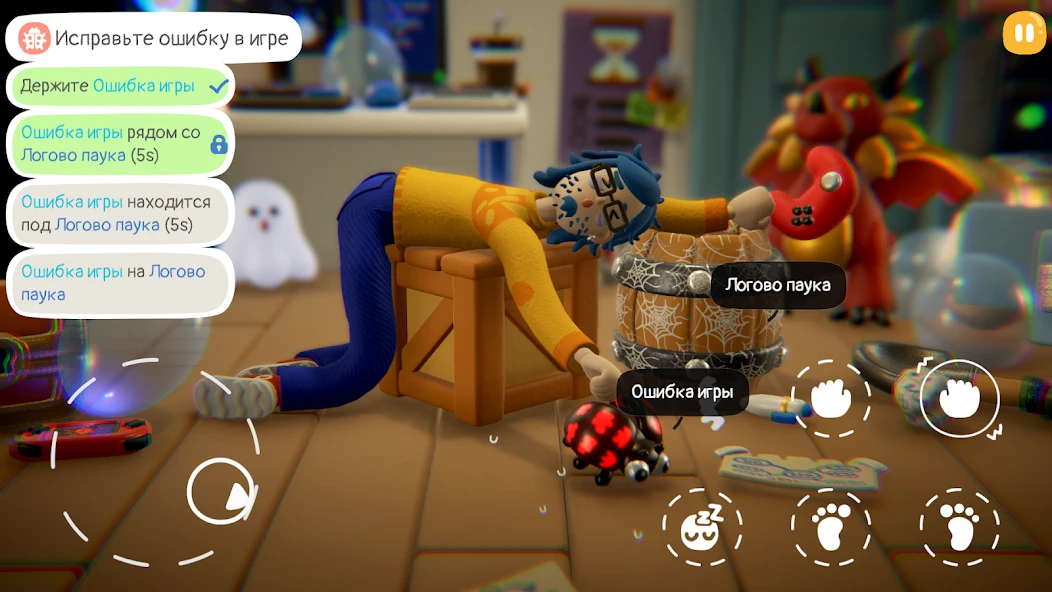Viewport: 1052px width, 592px height.
Task: Activate the left hand grab button
Action: (830, 398)
